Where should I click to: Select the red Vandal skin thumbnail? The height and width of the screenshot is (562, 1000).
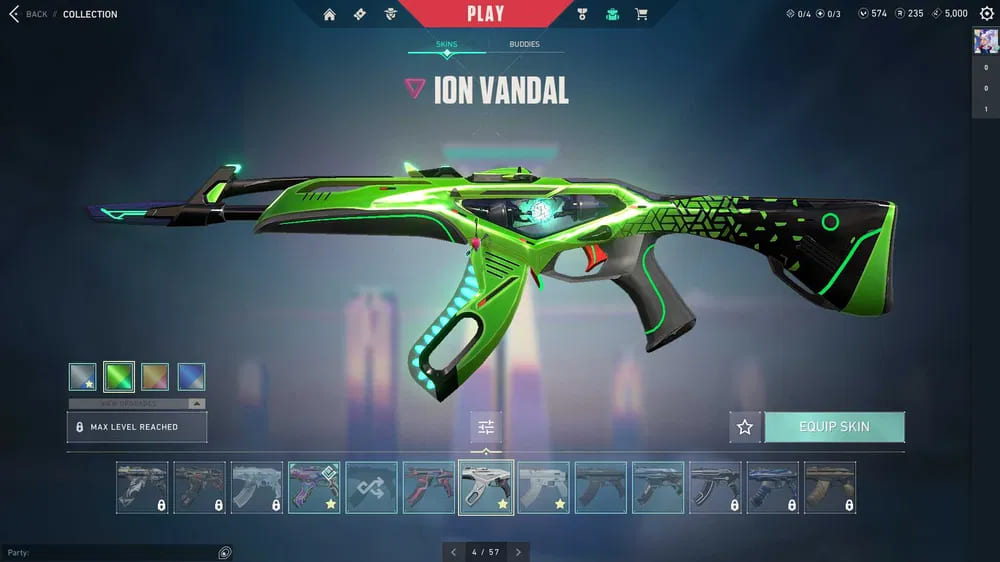coord(428,487)
